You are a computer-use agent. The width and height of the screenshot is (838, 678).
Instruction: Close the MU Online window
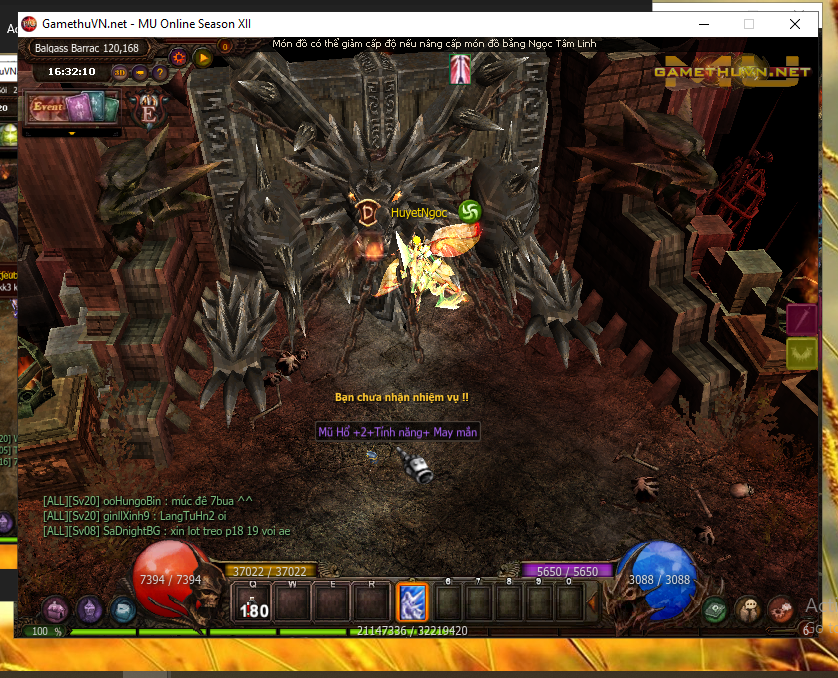pos(795,23)
